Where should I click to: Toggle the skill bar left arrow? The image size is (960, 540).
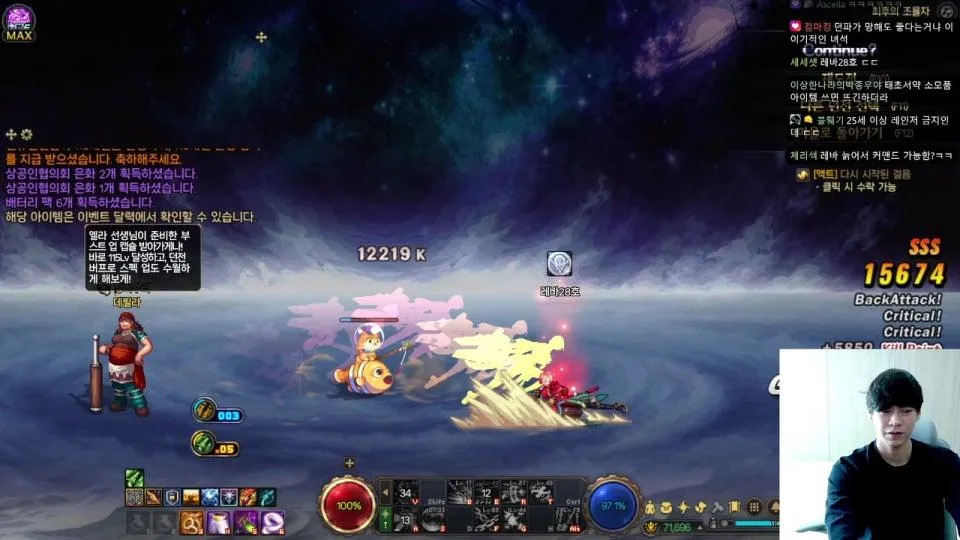tap(386, 492)
